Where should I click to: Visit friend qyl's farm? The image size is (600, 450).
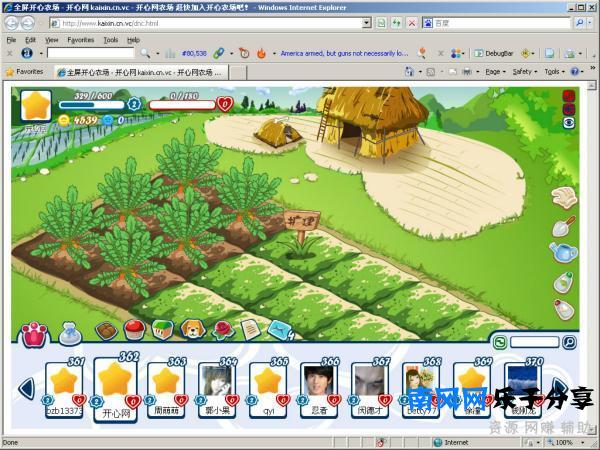click(268, 383)
